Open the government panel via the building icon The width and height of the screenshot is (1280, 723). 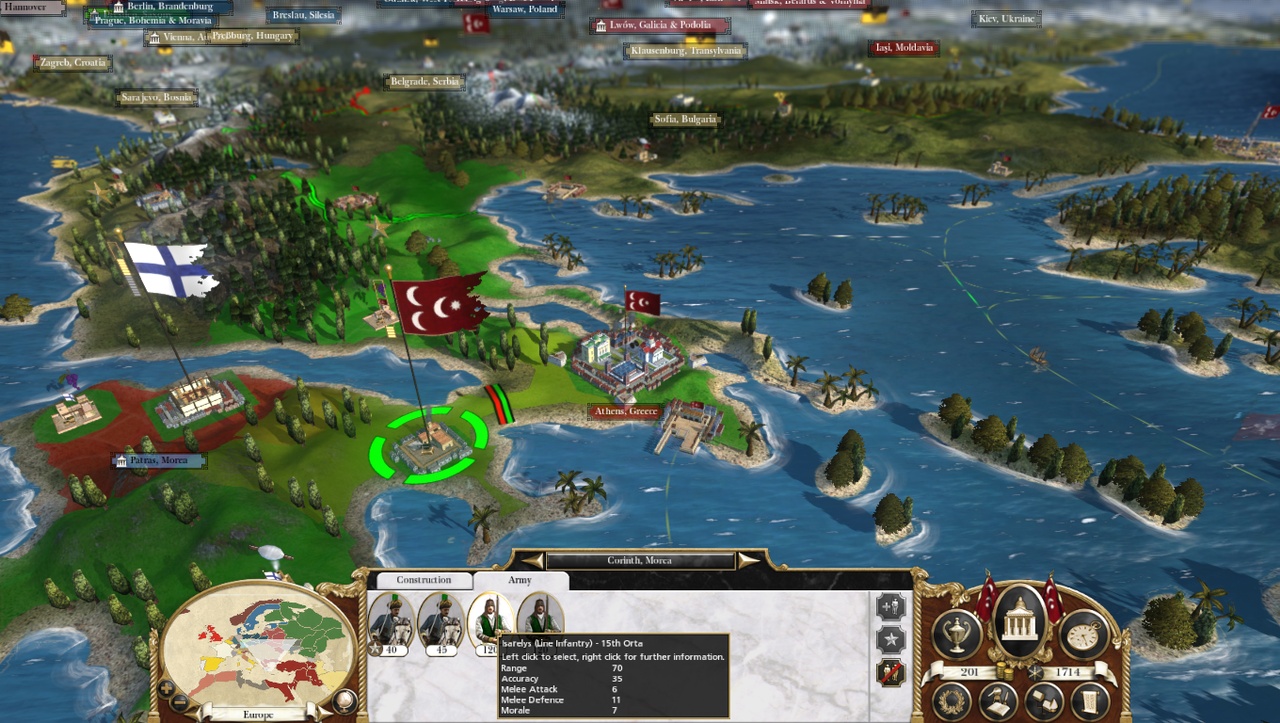click(1020, 620)
